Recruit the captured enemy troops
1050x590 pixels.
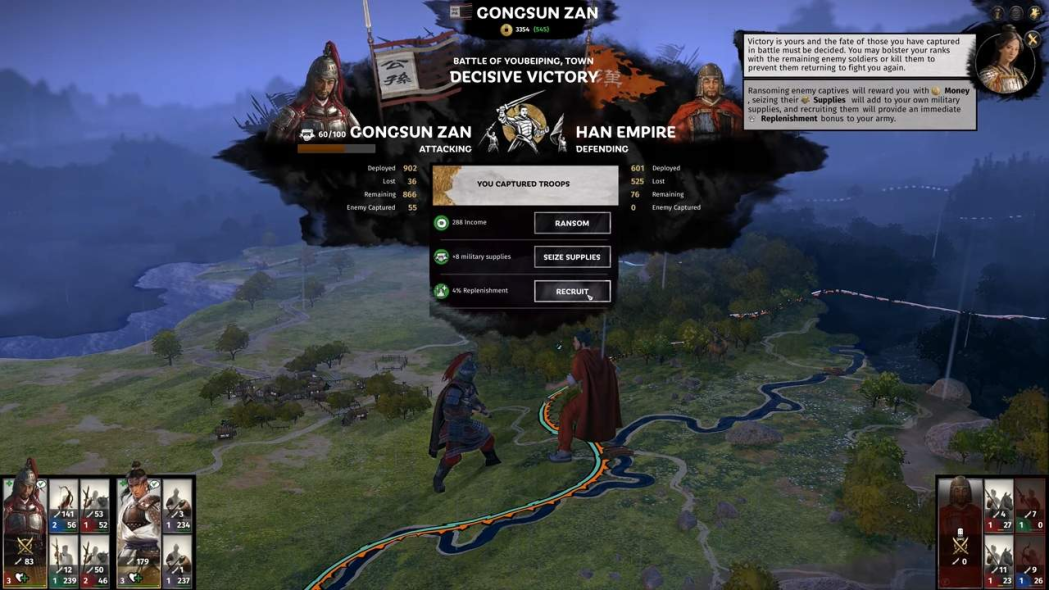[572, 291]
